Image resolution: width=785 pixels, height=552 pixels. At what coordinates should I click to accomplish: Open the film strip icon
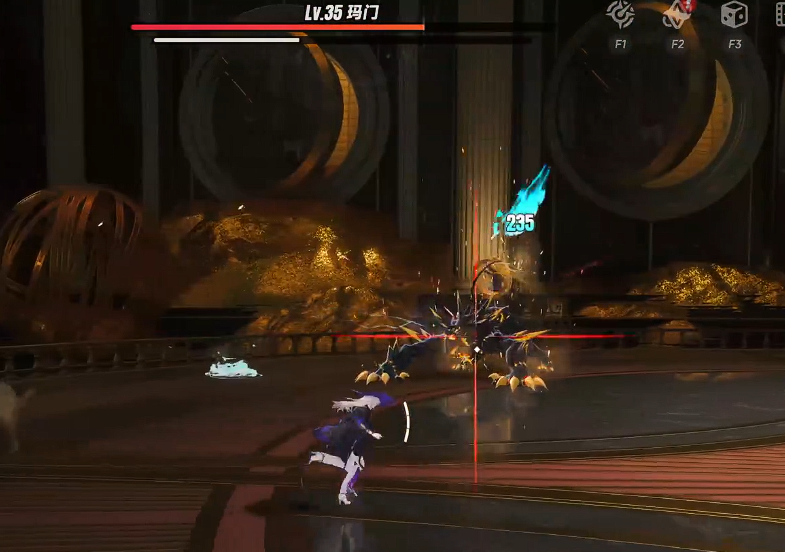coord(780,15)
